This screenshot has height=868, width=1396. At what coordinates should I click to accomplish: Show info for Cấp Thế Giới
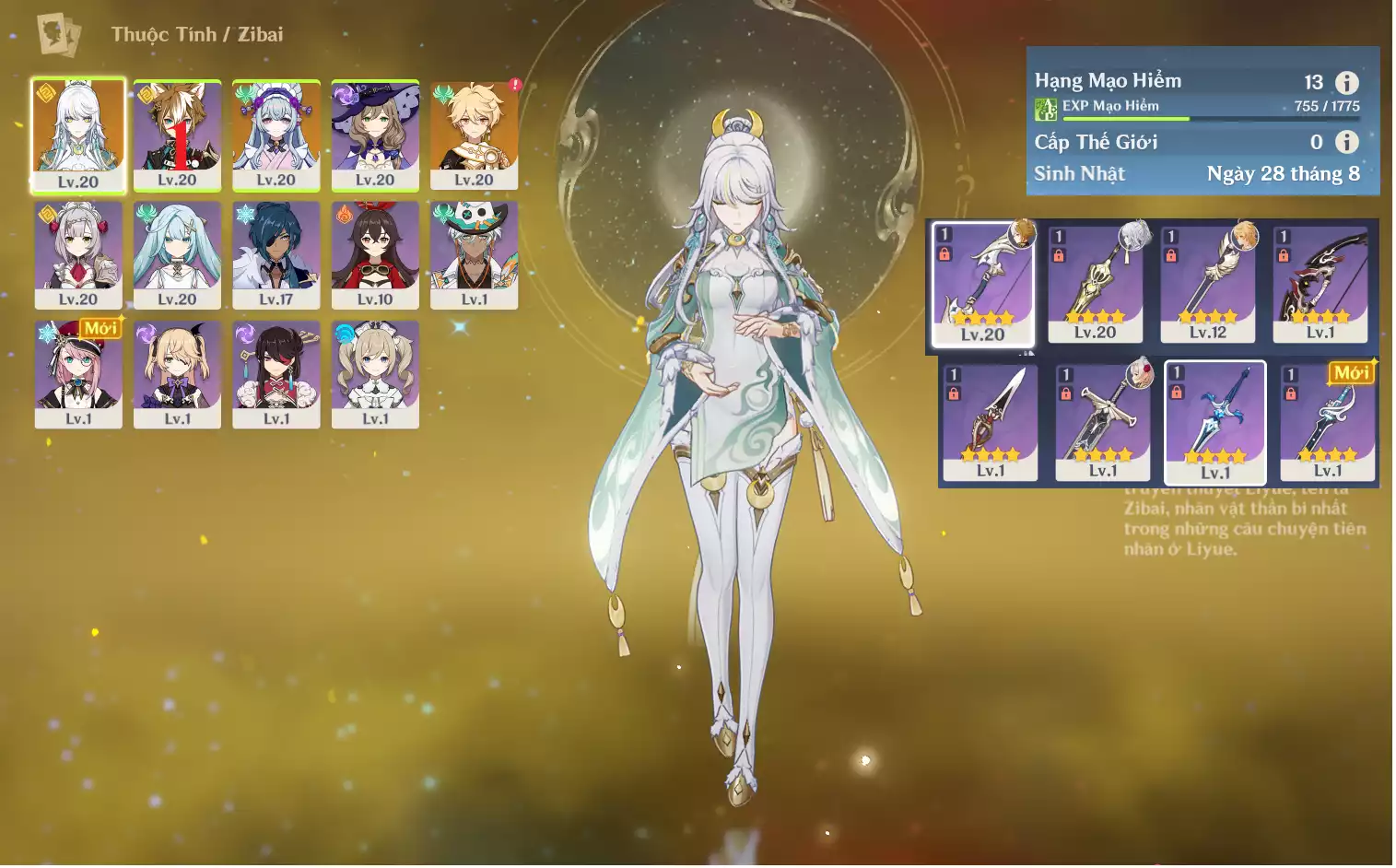tap(1347, 142)
